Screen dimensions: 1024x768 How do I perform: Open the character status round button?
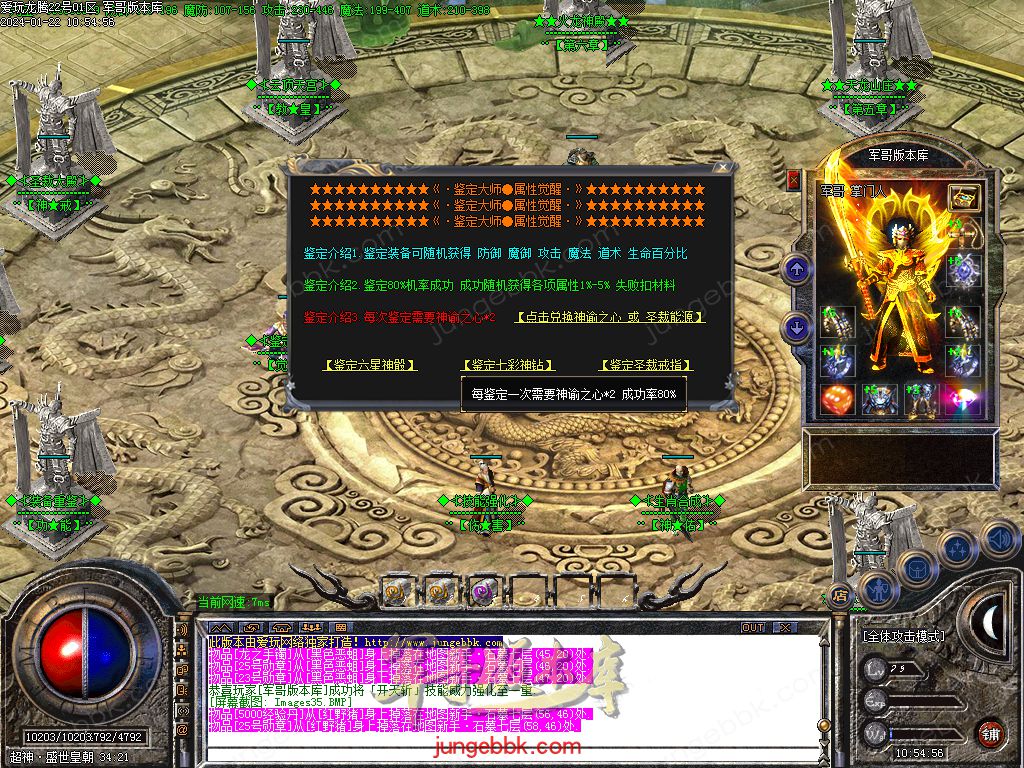(877, 588)
